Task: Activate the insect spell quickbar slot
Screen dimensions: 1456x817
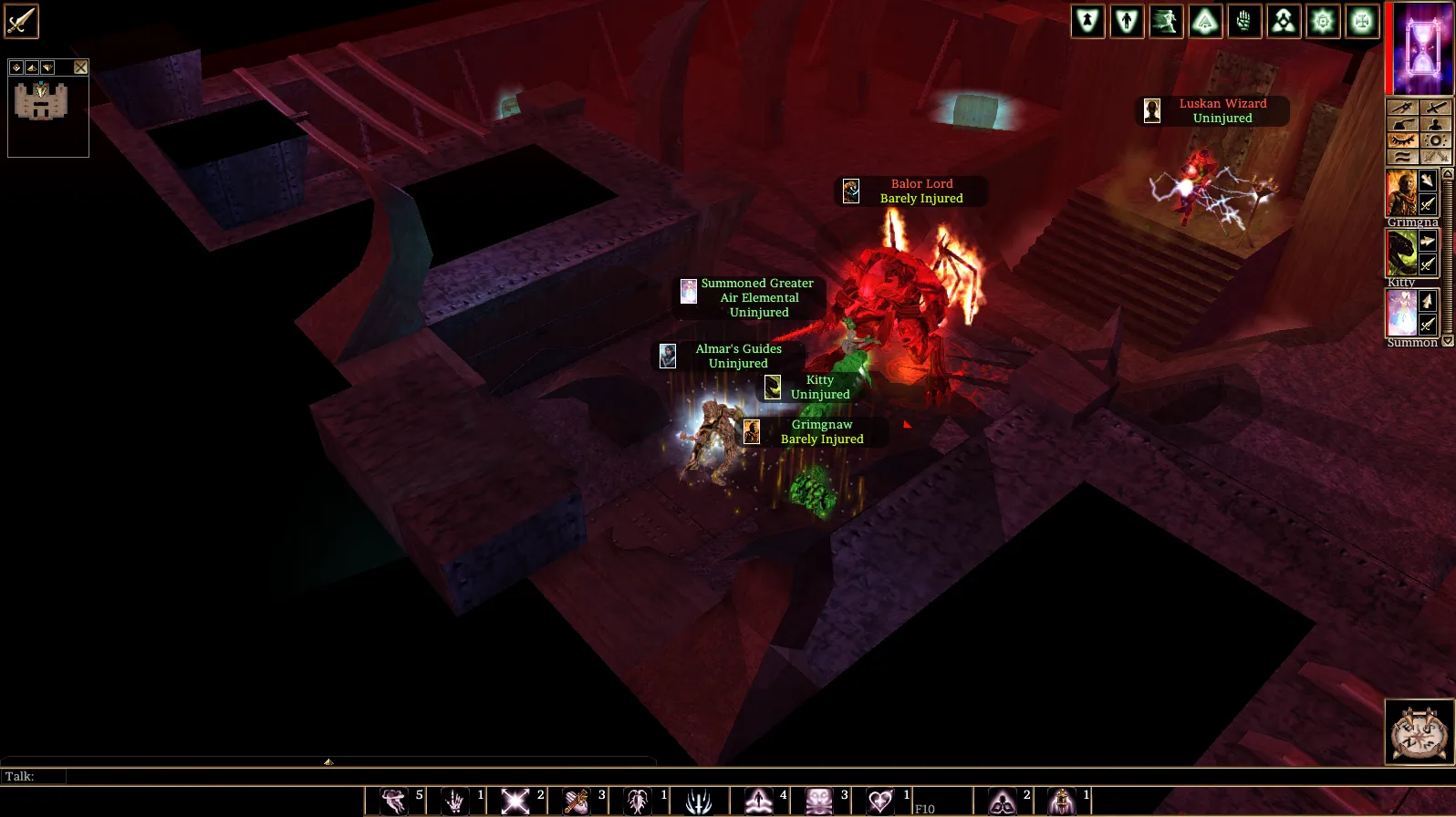Action: [638, 801]
